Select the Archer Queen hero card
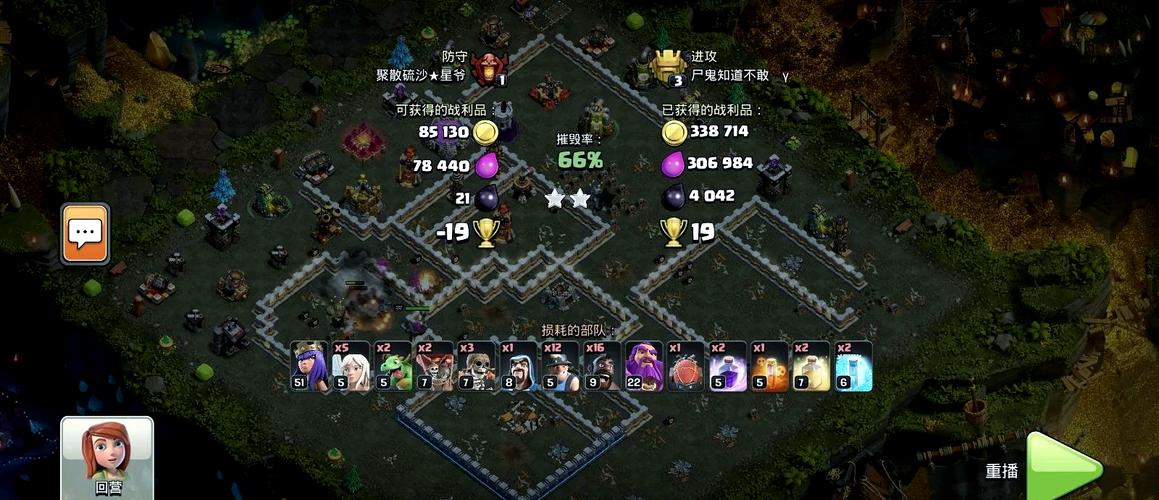This screenshot has height=500, width=1159. tap(309, 366)
